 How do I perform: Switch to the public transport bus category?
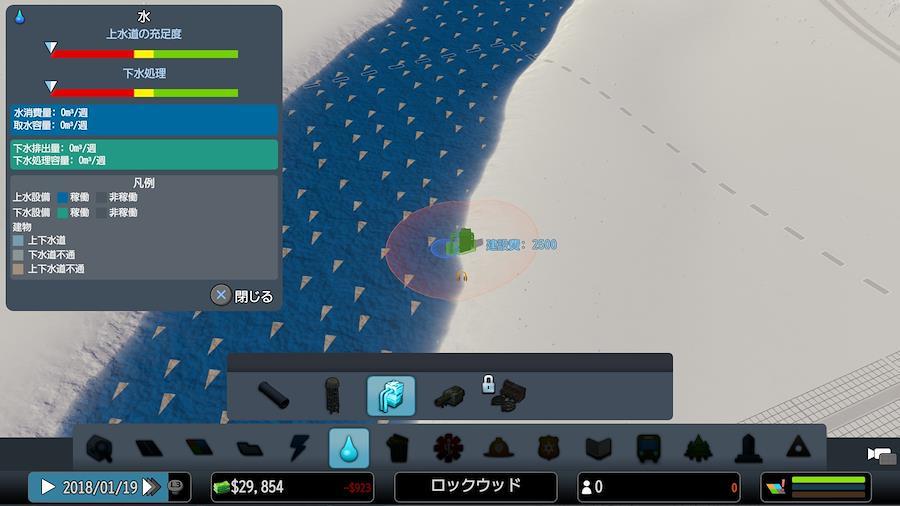pos(648,448)
